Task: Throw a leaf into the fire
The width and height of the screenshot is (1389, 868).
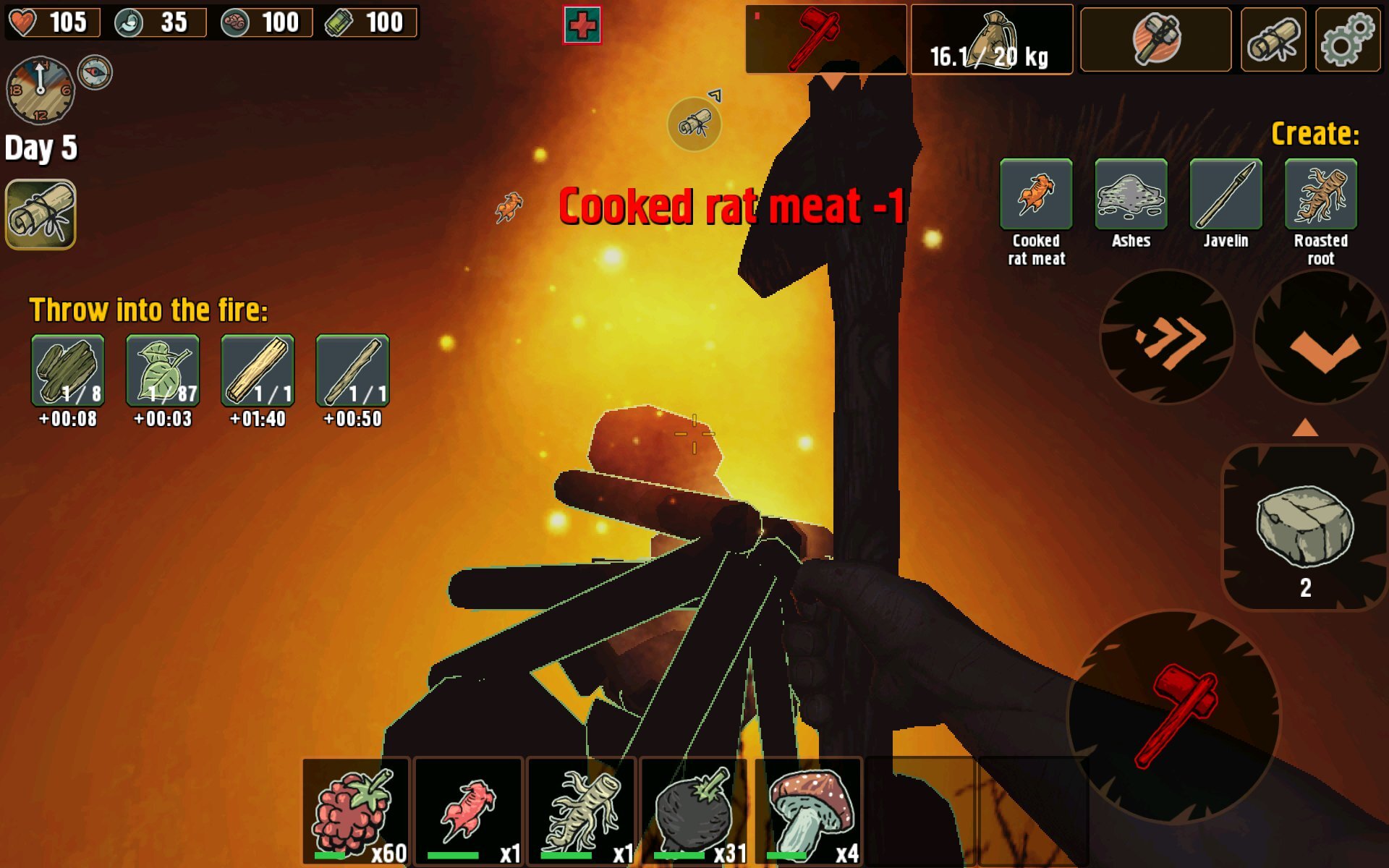Action: tap(163, 370)
